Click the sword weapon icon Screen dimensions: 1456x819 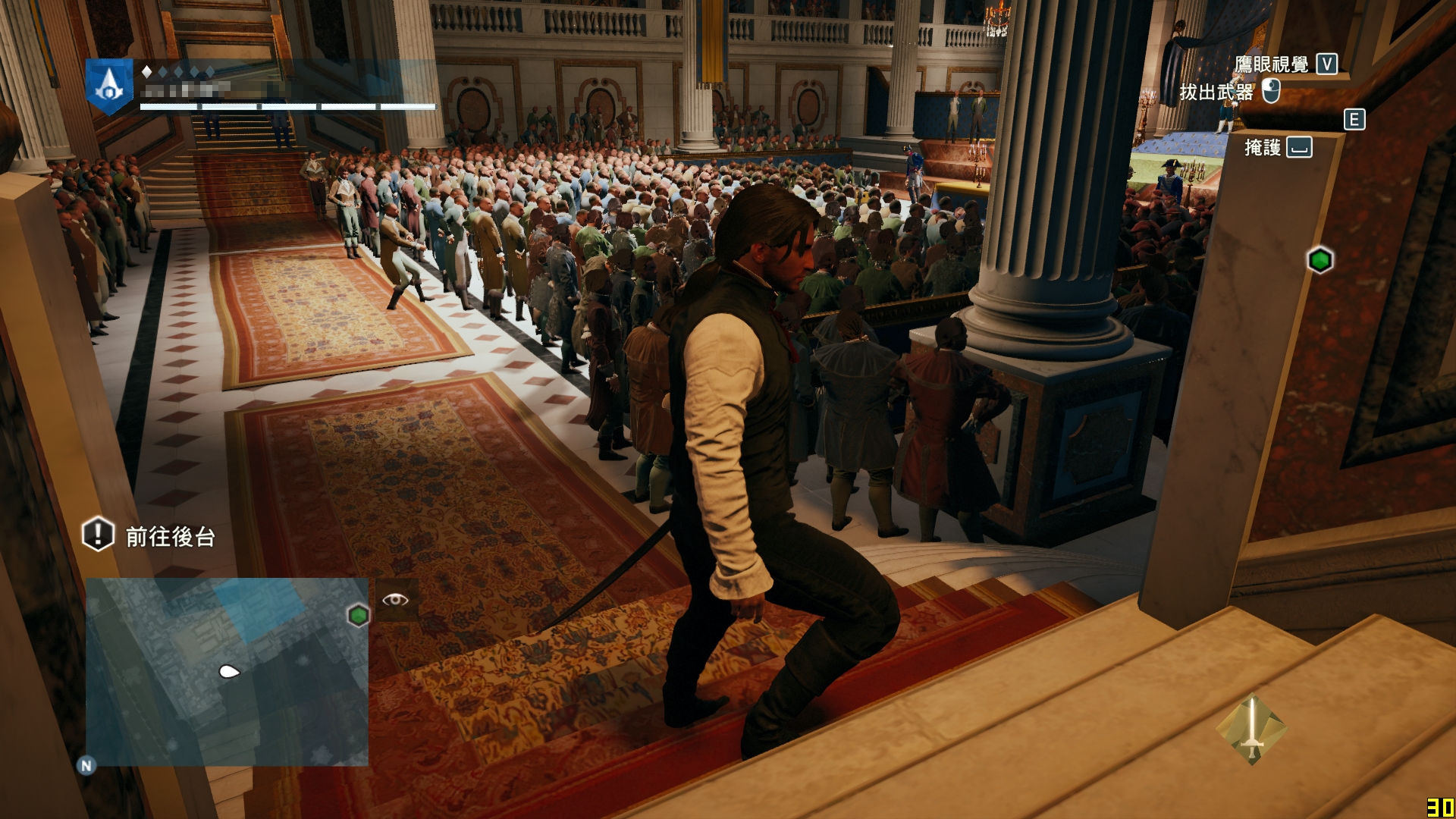click(1251, 730)
